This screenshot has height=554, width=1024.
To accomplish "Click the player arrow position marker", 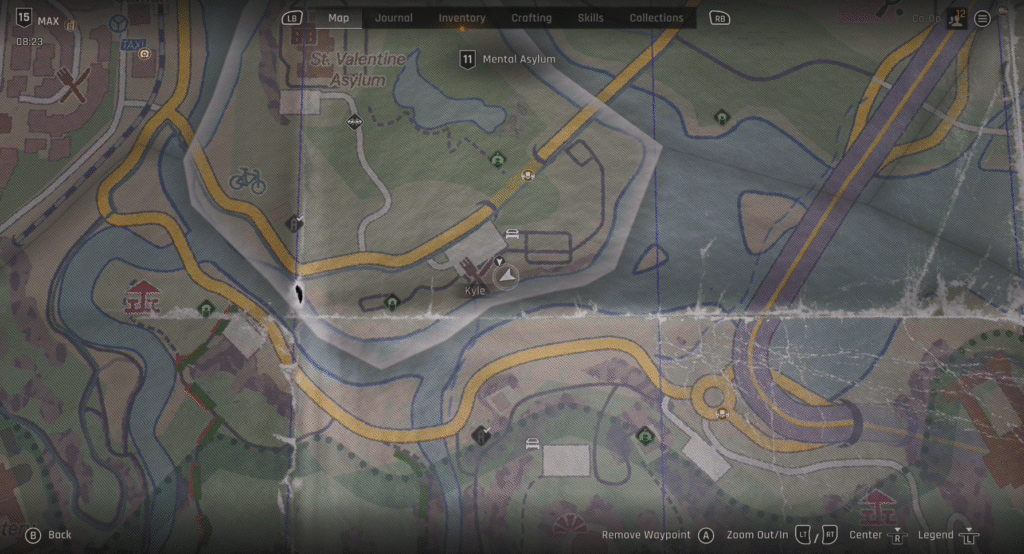I will click(x=507, y=276).
